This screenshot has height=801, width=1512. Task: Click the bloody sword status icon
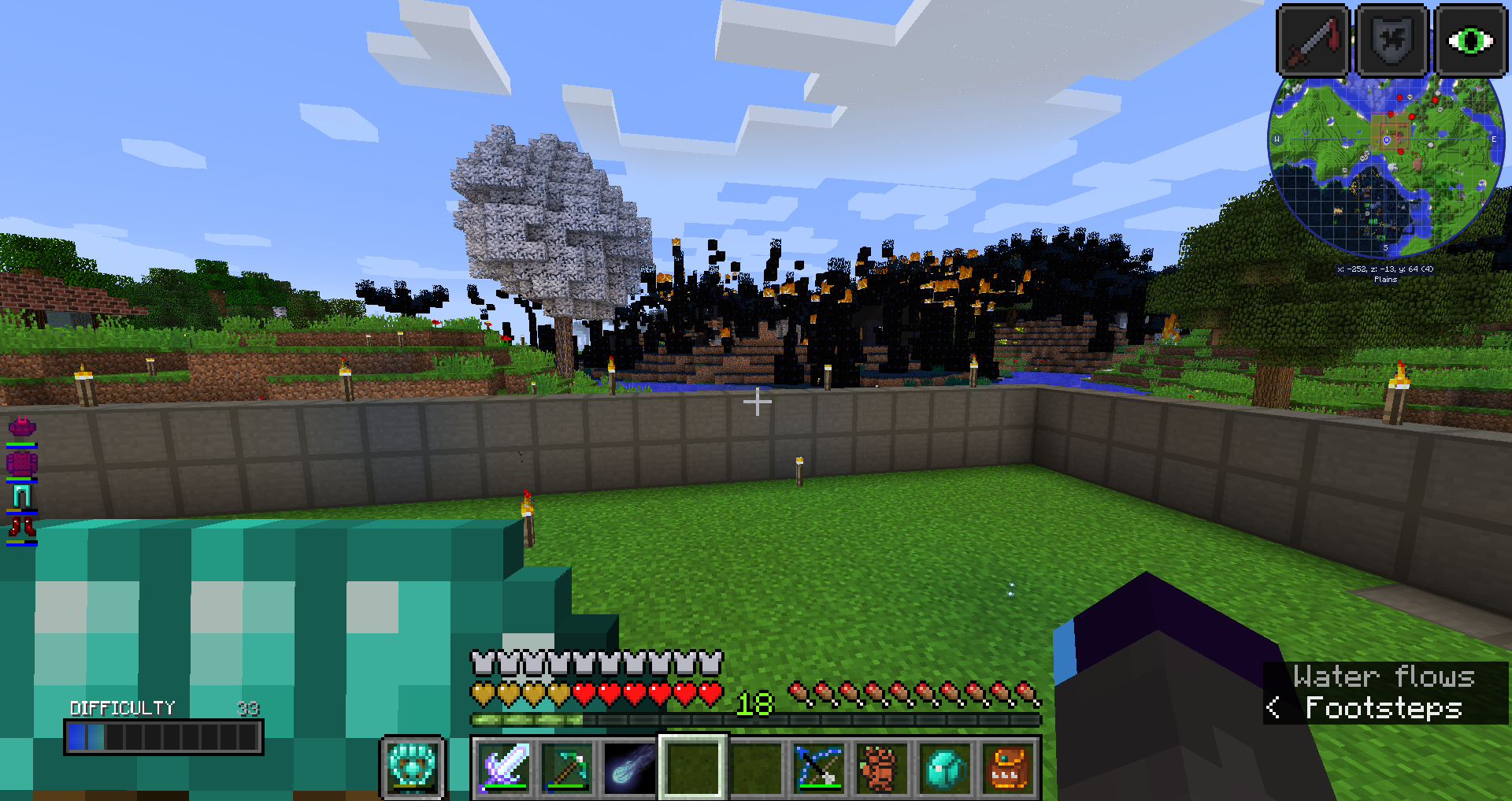point(1313,40)
